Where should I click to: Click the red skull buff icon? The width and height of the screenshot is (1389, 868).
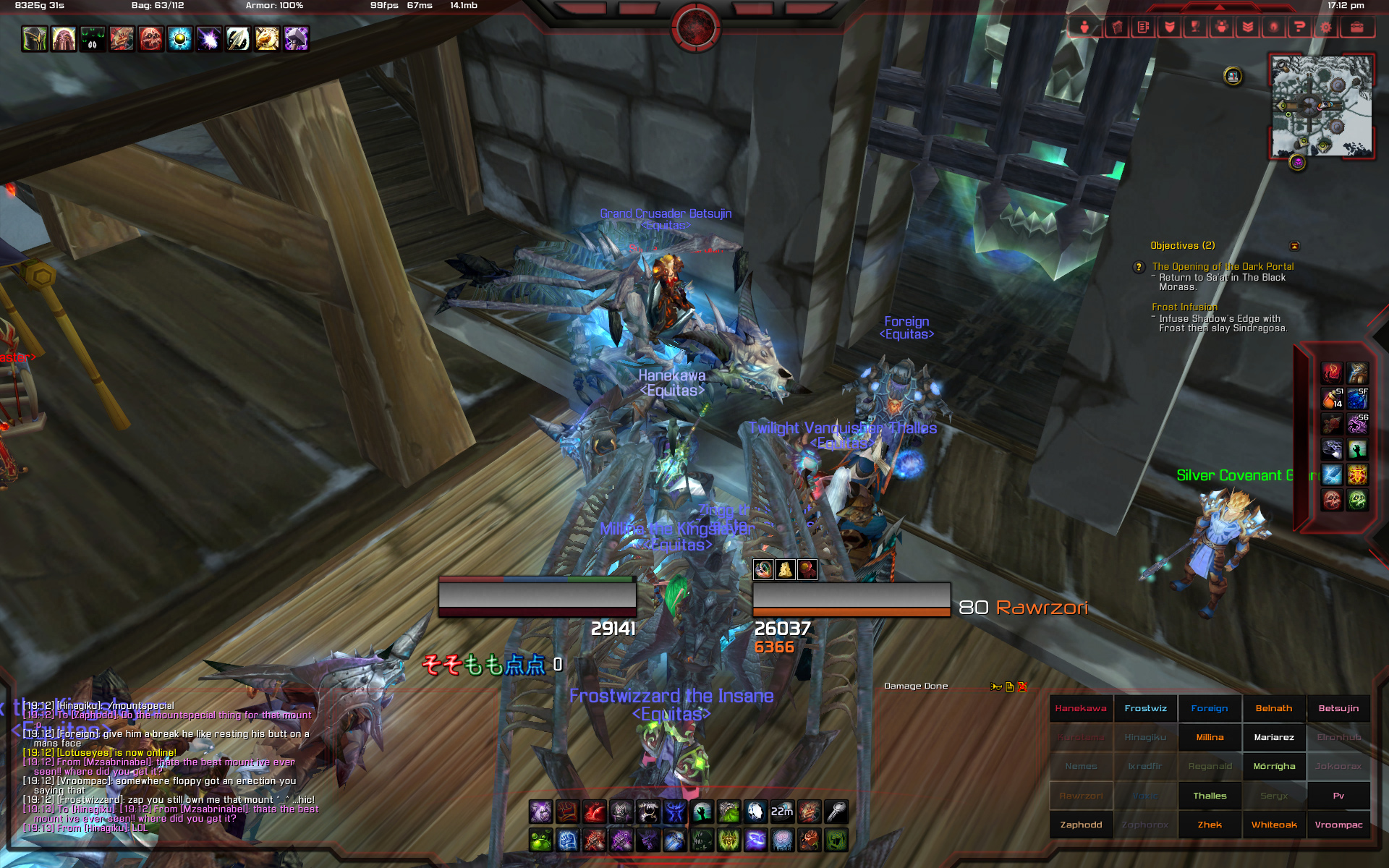coord(151,39)
